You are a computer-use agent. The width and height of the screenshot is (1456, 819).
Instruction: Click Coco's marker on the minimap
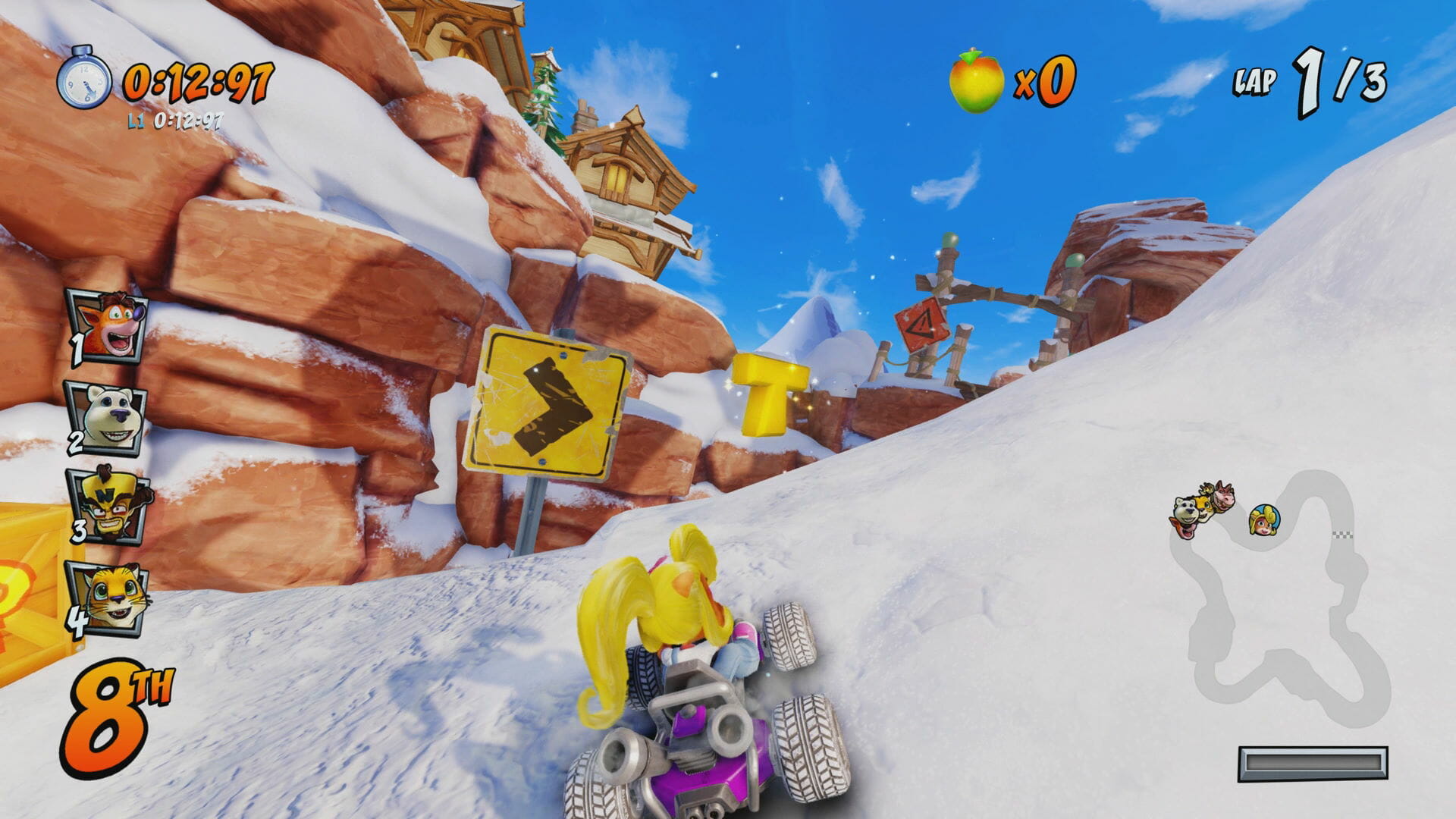(1264, 520)
